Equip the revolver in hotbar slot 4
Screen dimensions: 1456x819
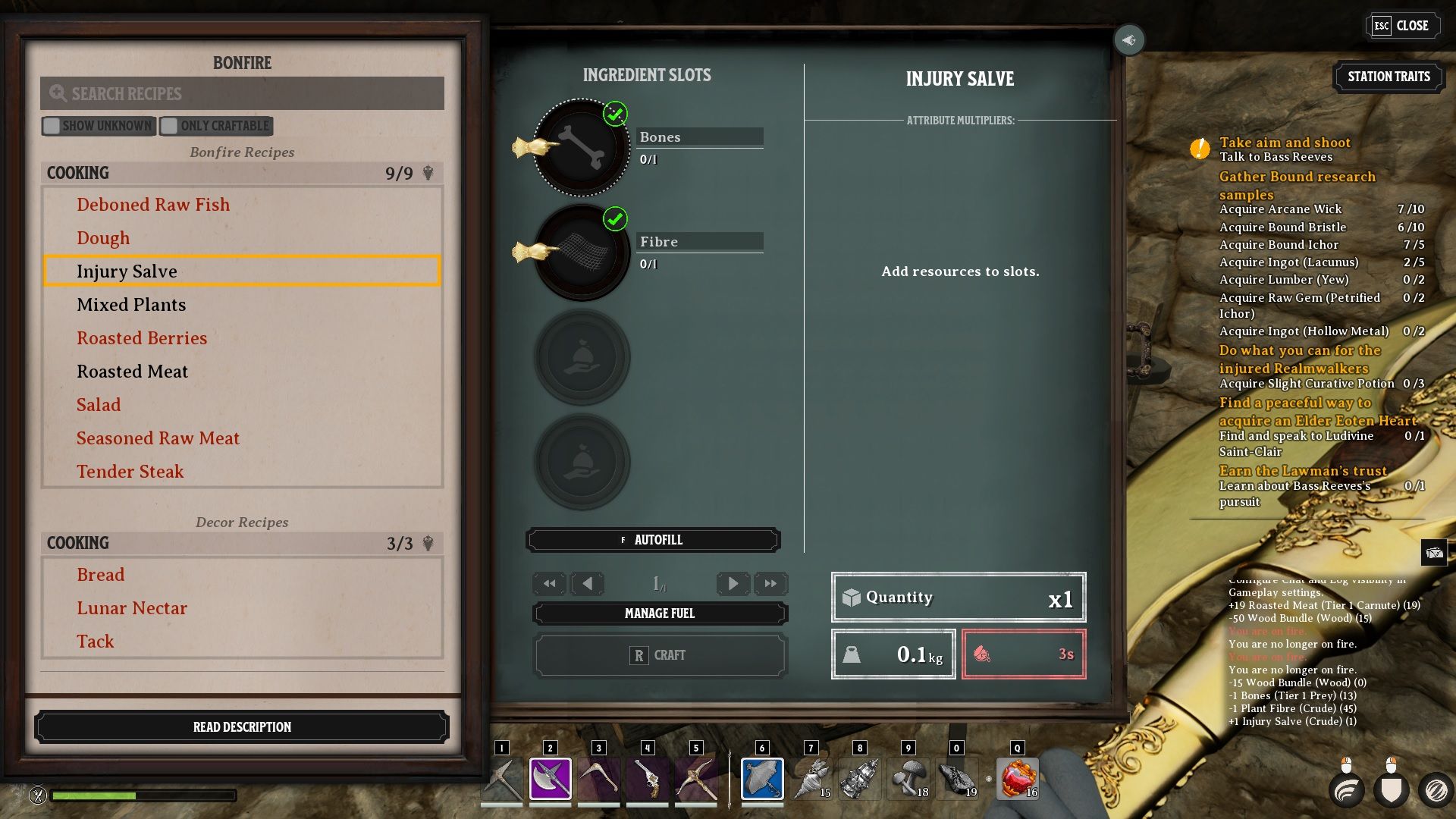648,777
